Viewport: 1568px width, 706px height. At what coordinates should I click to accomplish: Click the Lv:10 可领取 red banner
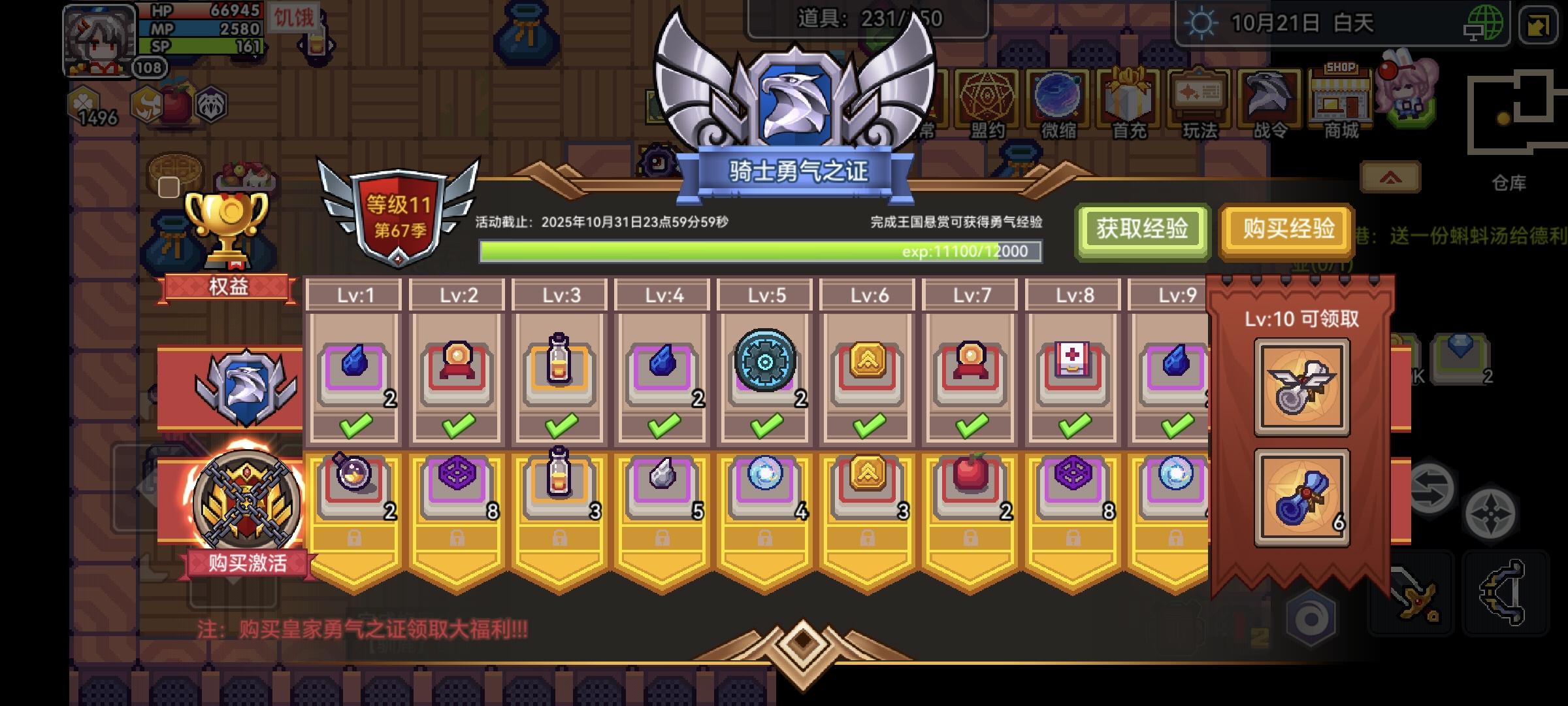point(1304,320)
